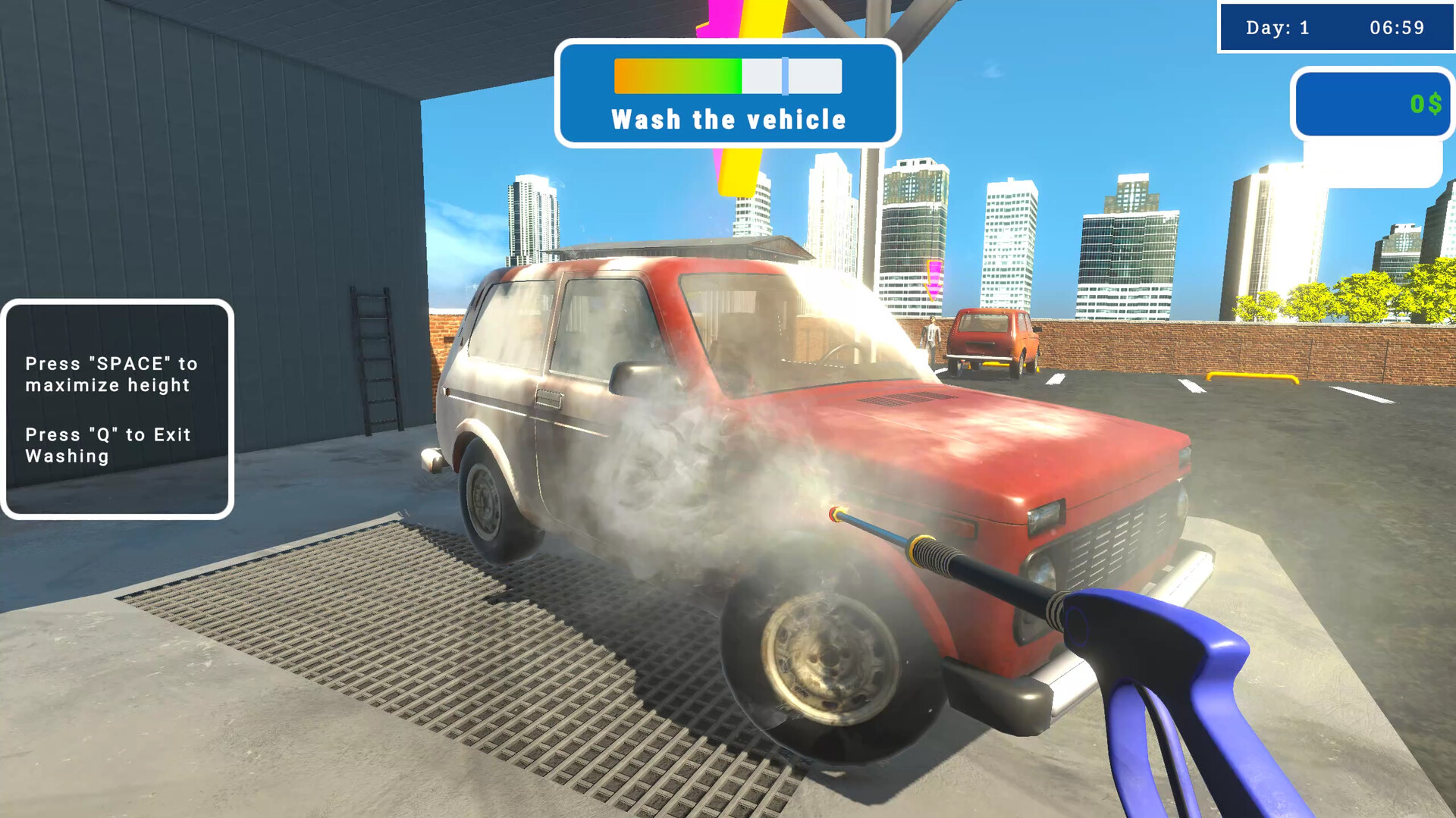1456x818 pixels.
Task: Click the Press Q to Exit Washing hint
Action: [x=107, y=446]
